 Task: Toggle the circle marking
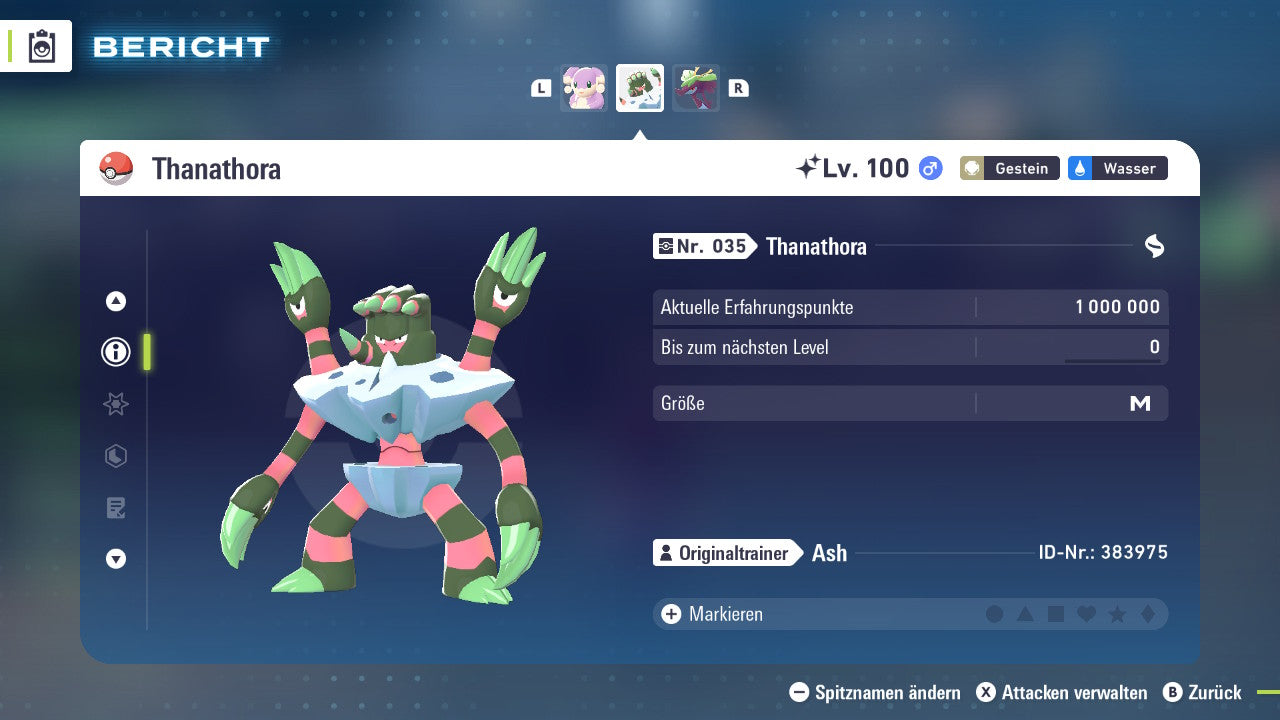(994, 614)
